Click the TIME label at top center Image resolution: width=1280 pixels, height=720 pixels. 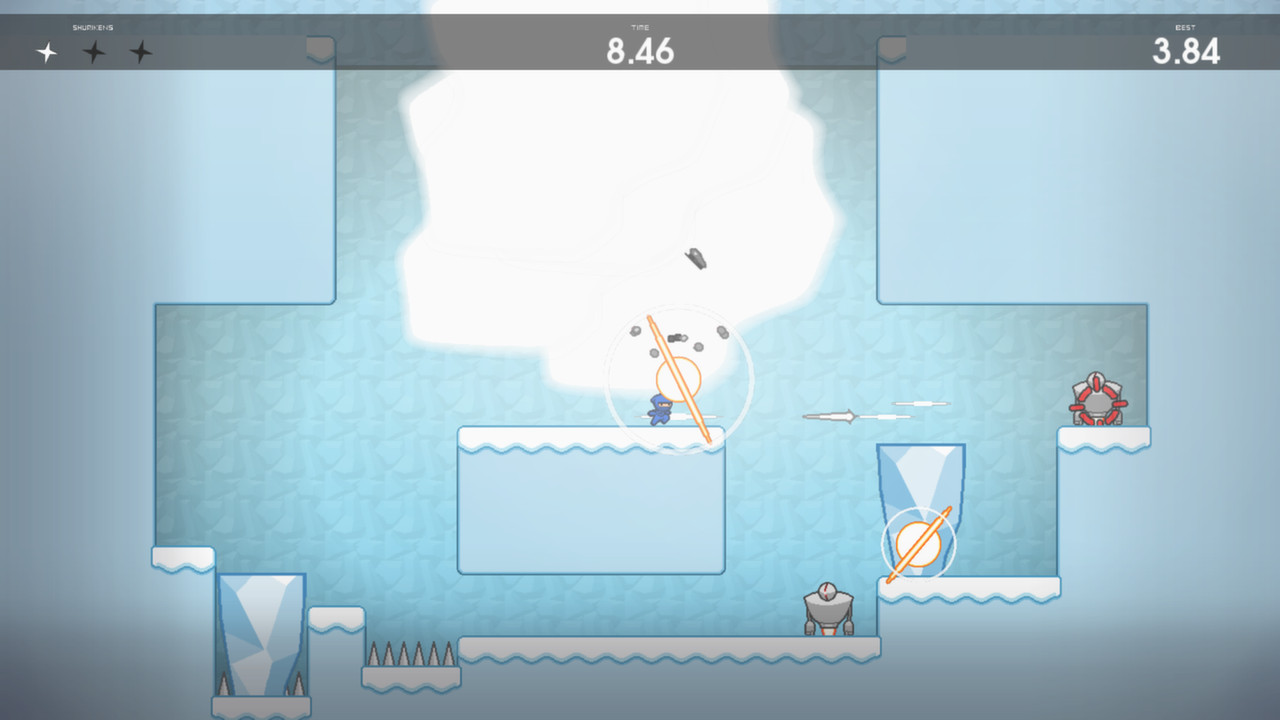[x=639, y=27]
